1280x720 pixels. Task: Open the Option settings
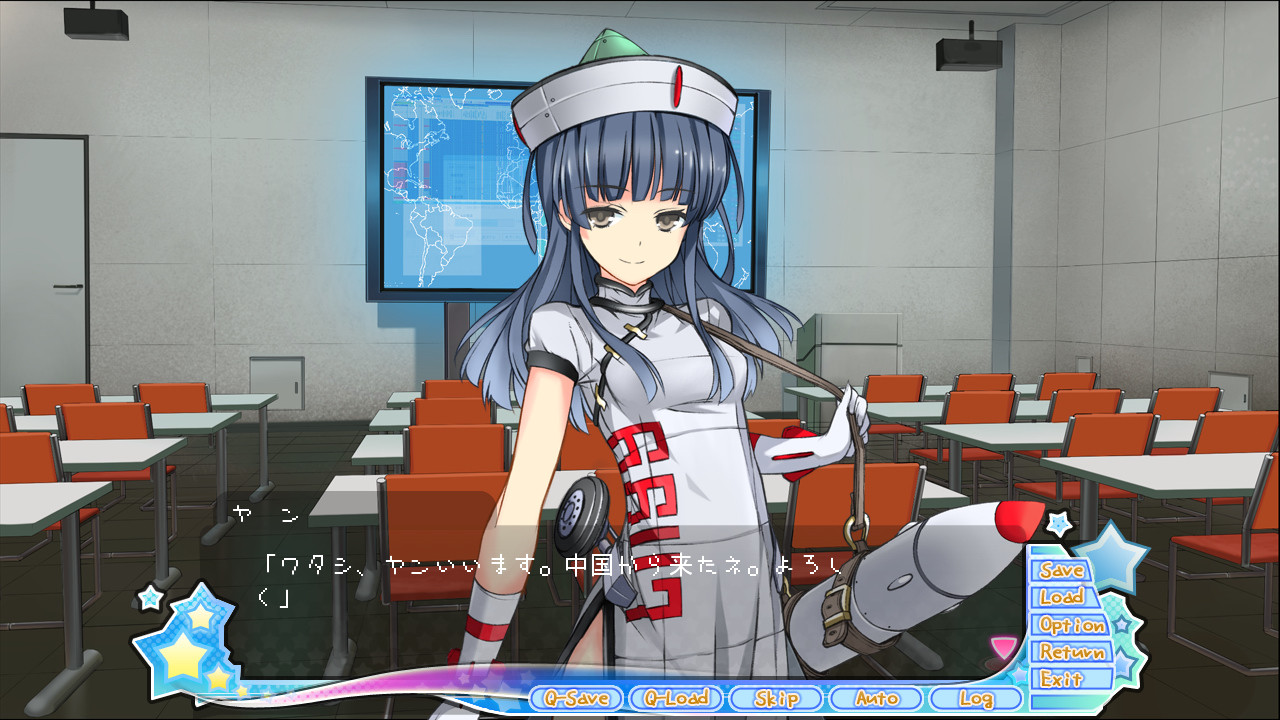(1071, 625)
